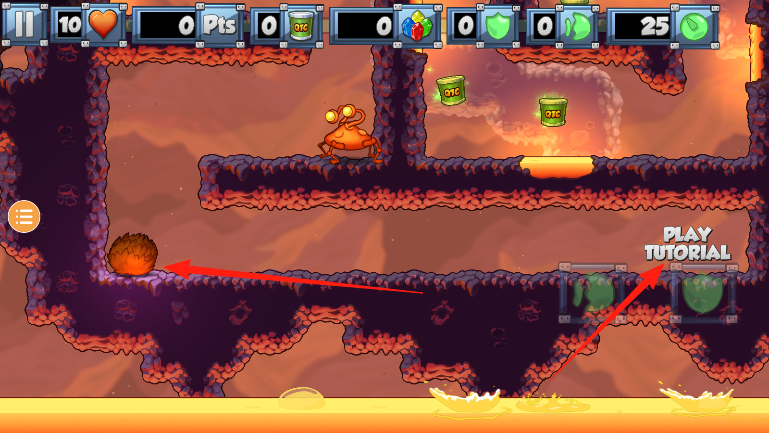This screenshot has height=433, width=769.
Task: Tap the whole green blob ability button
Action: click(x=702, y=293)
